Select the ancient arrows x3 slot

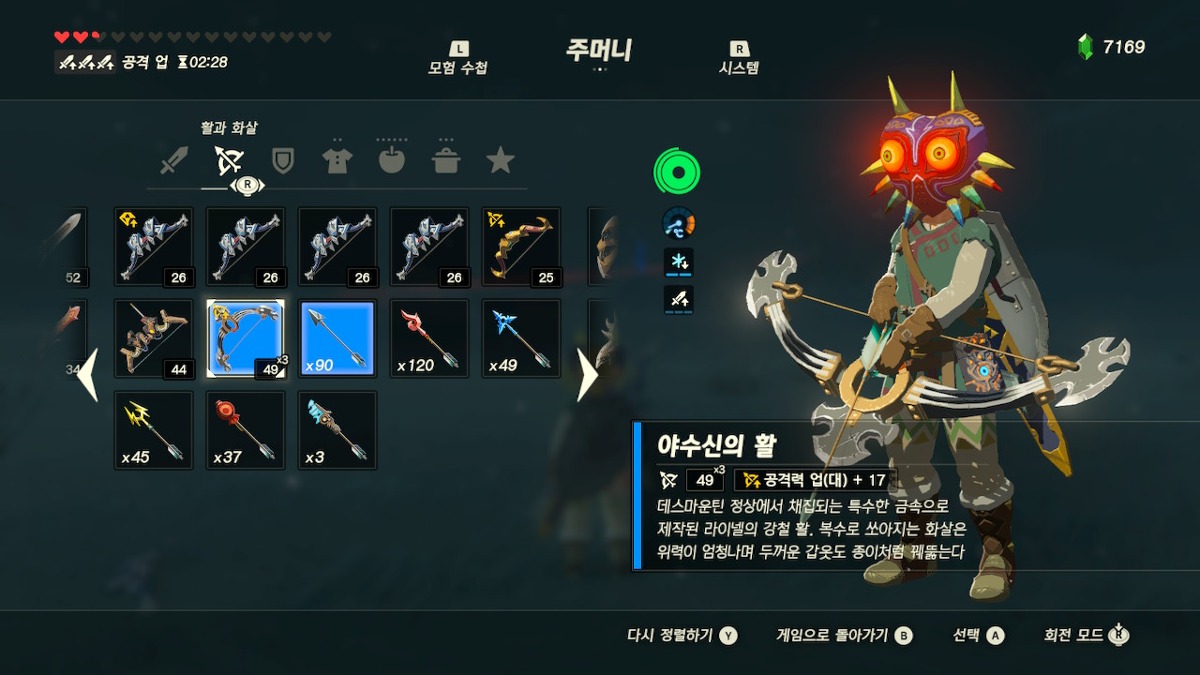pos(337,430)
